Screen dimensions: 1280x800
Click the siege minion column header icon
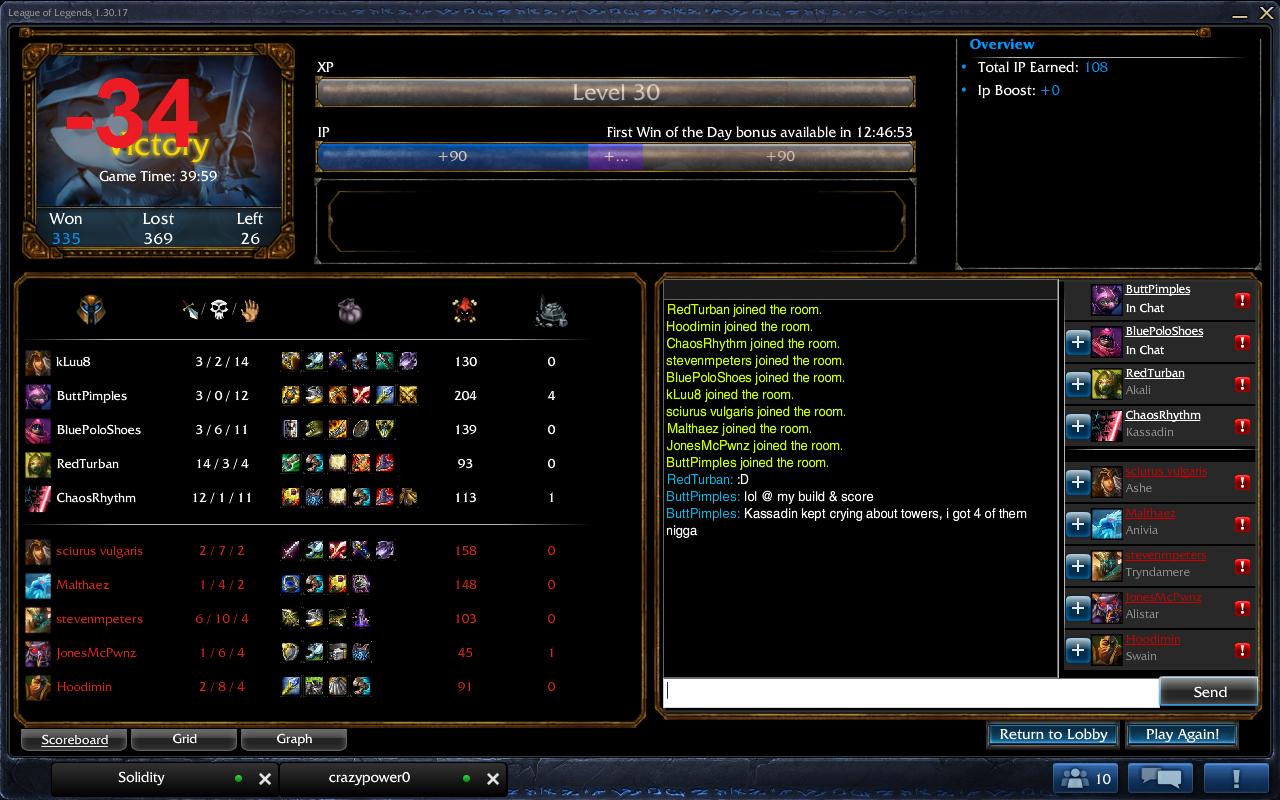(x=551, y=311)
